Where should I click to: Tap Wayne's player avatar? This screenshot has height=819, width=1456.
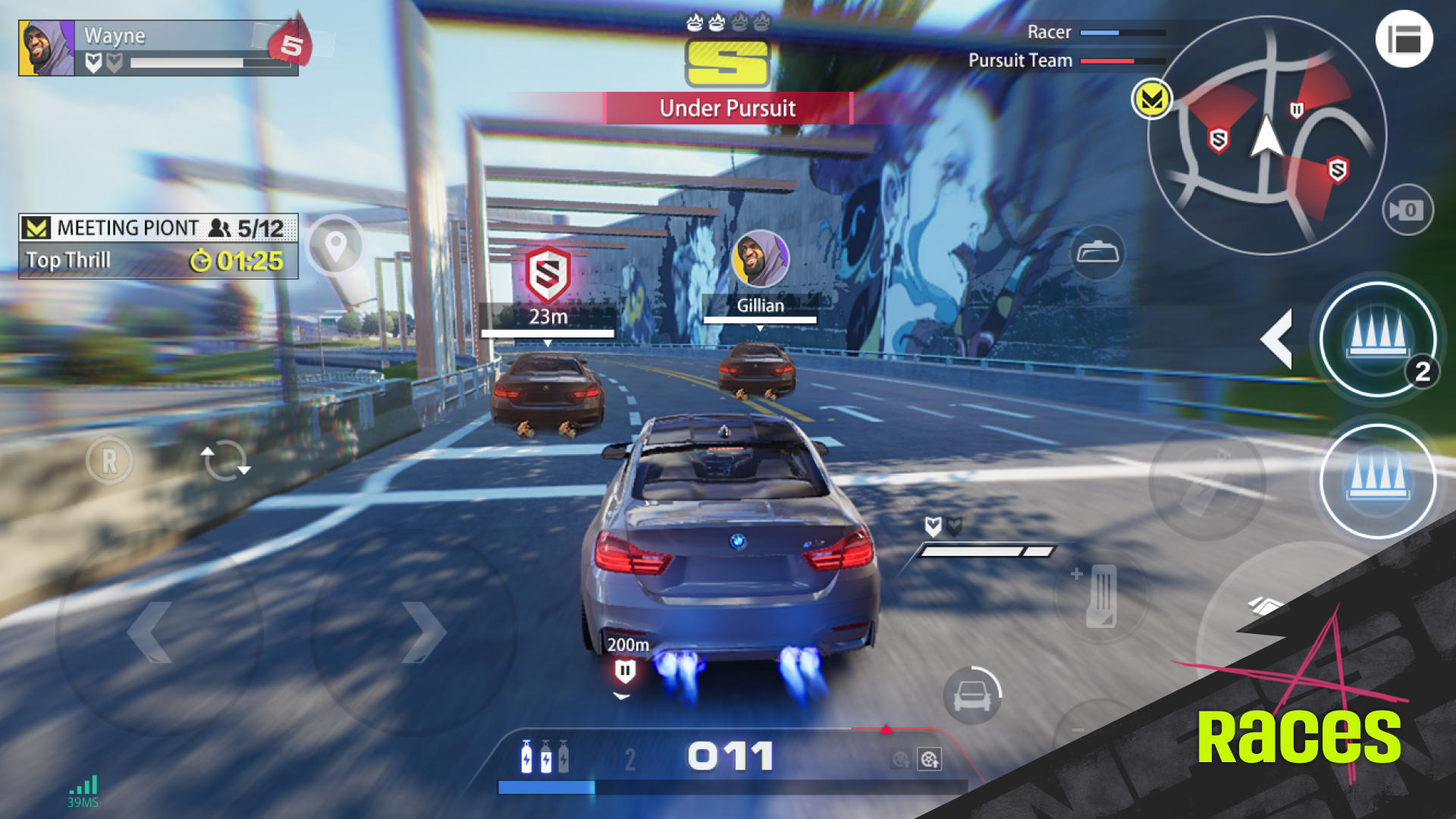click(44, 47)
